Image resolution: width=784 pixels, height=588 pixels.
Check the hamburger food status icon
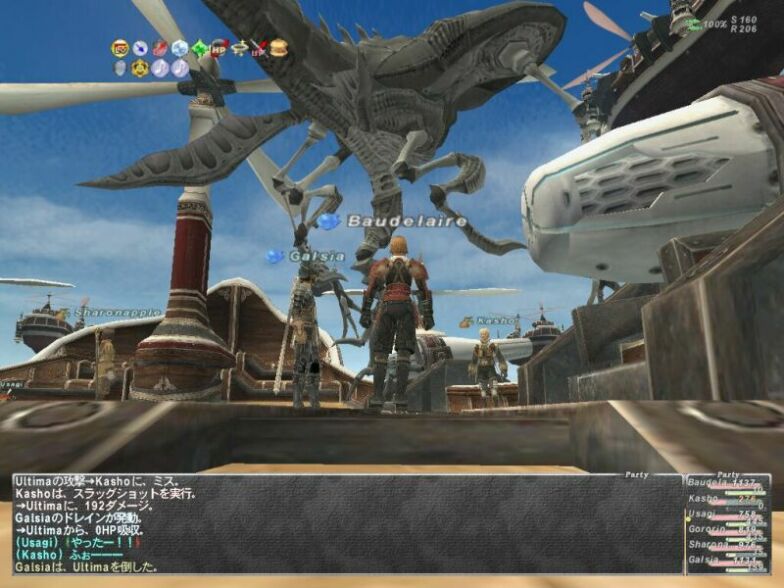[x=279, y=47]
